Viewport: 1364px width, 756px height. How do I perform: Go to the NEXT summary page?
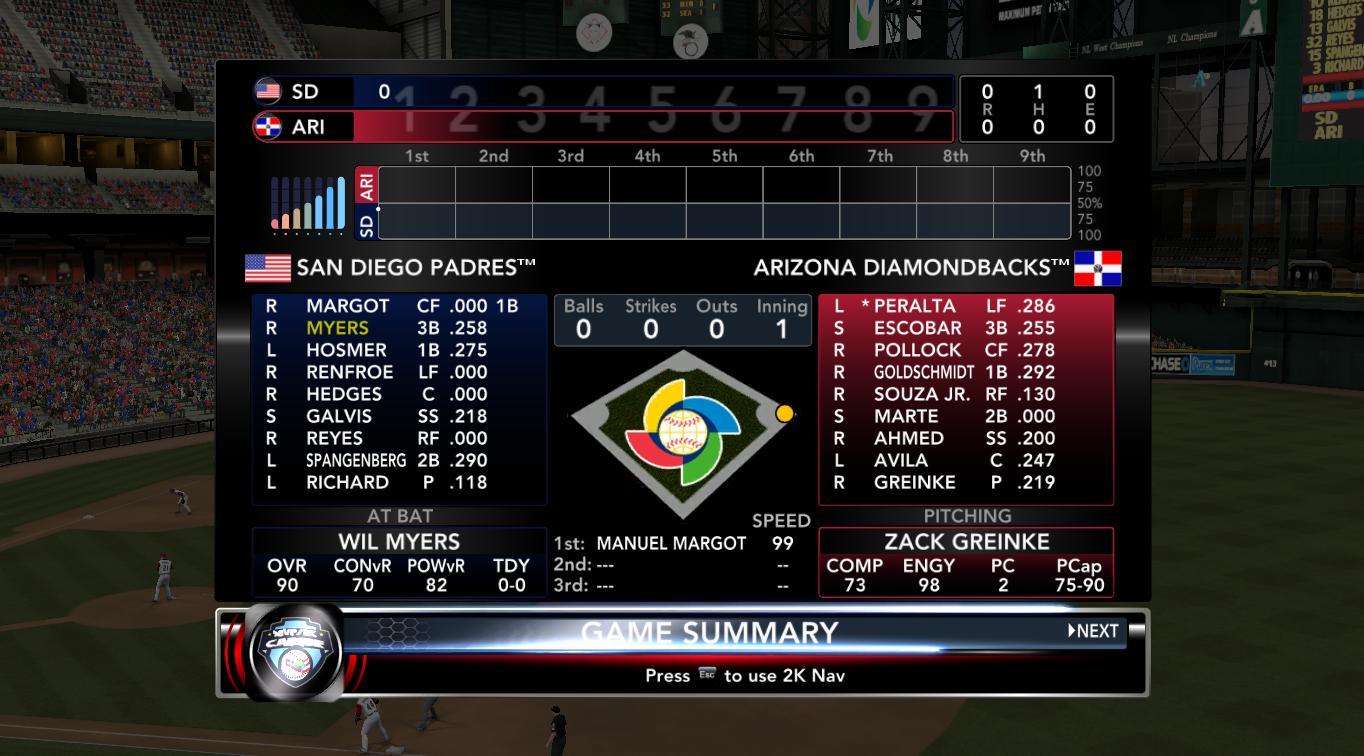tap(1093, 631)
